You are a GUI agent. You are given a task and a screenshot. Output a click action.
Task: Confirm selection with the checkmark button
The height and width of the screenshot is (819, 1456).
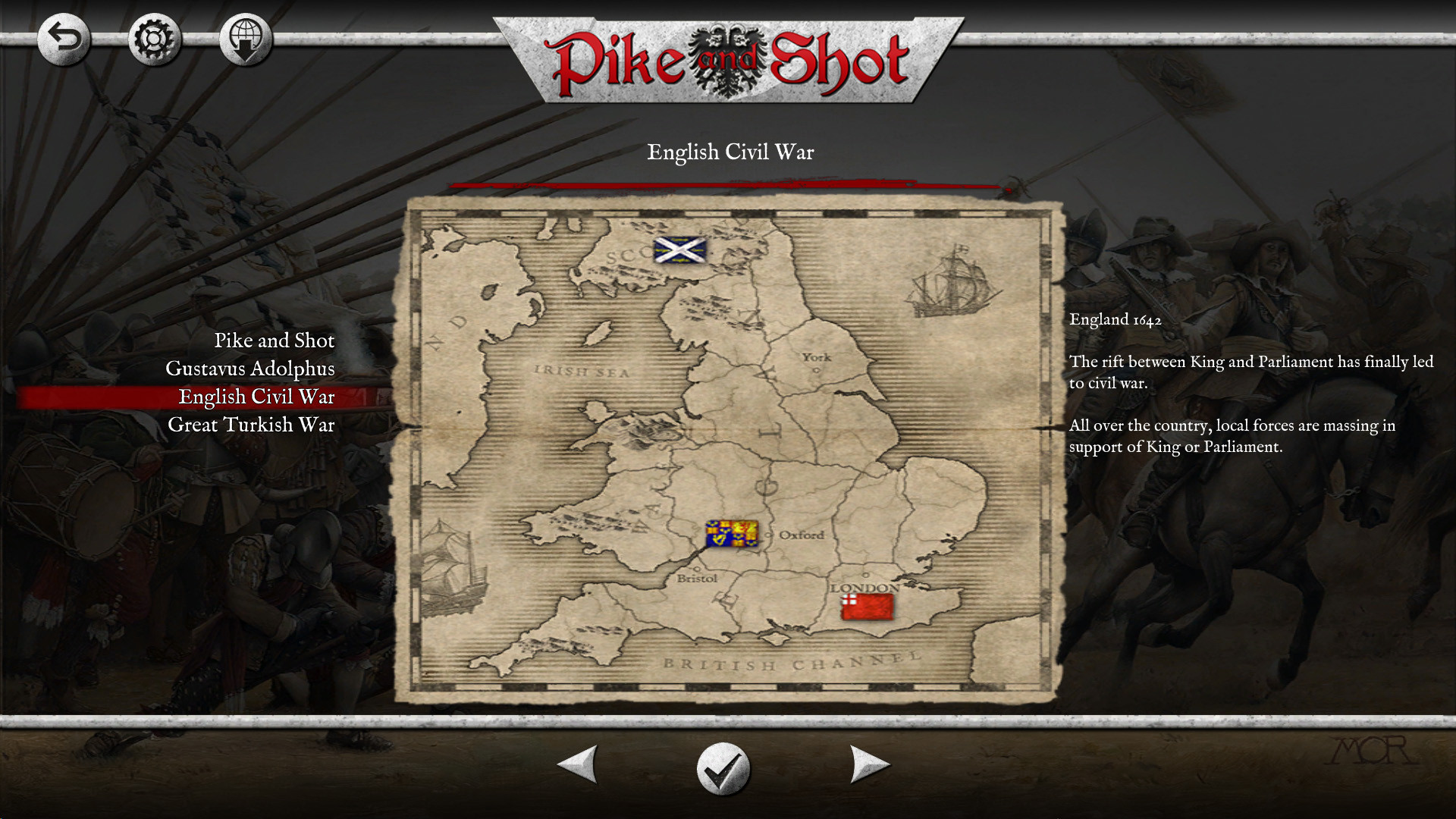[724, 767]
